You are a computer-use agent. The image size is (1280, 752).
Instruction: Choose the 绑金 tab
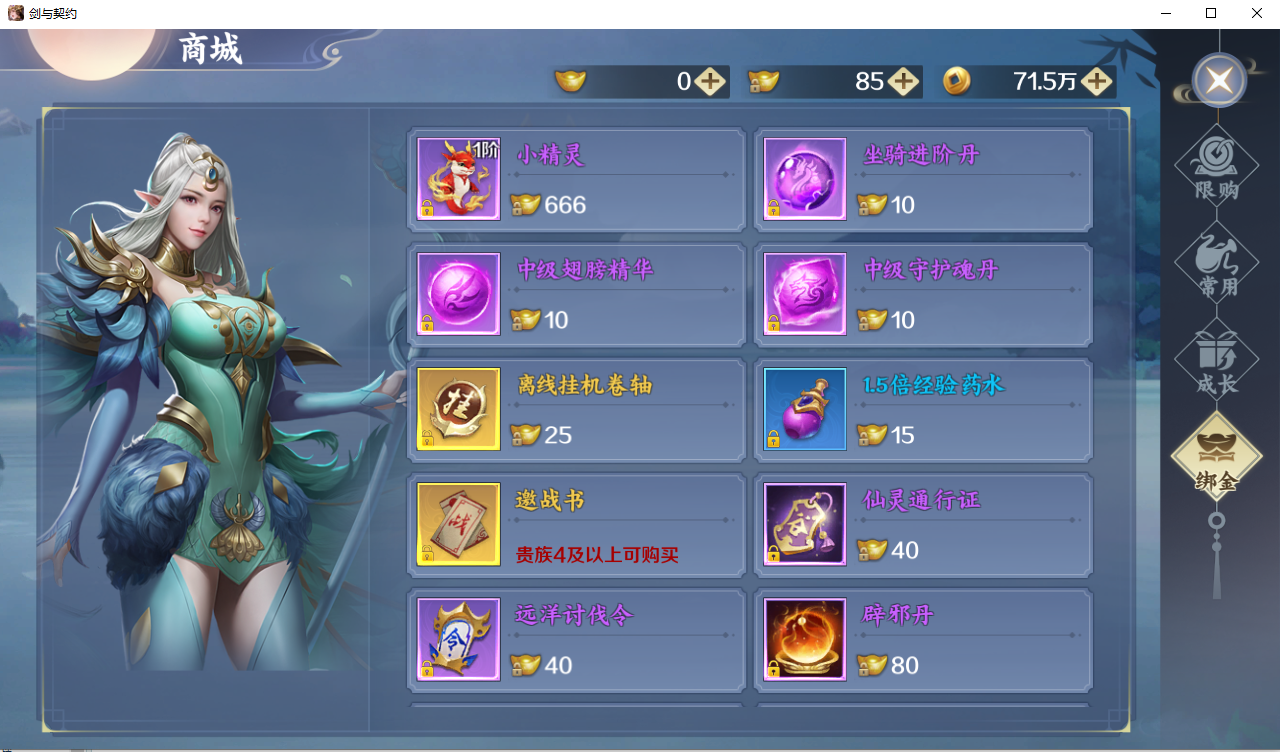(1216, 458)
